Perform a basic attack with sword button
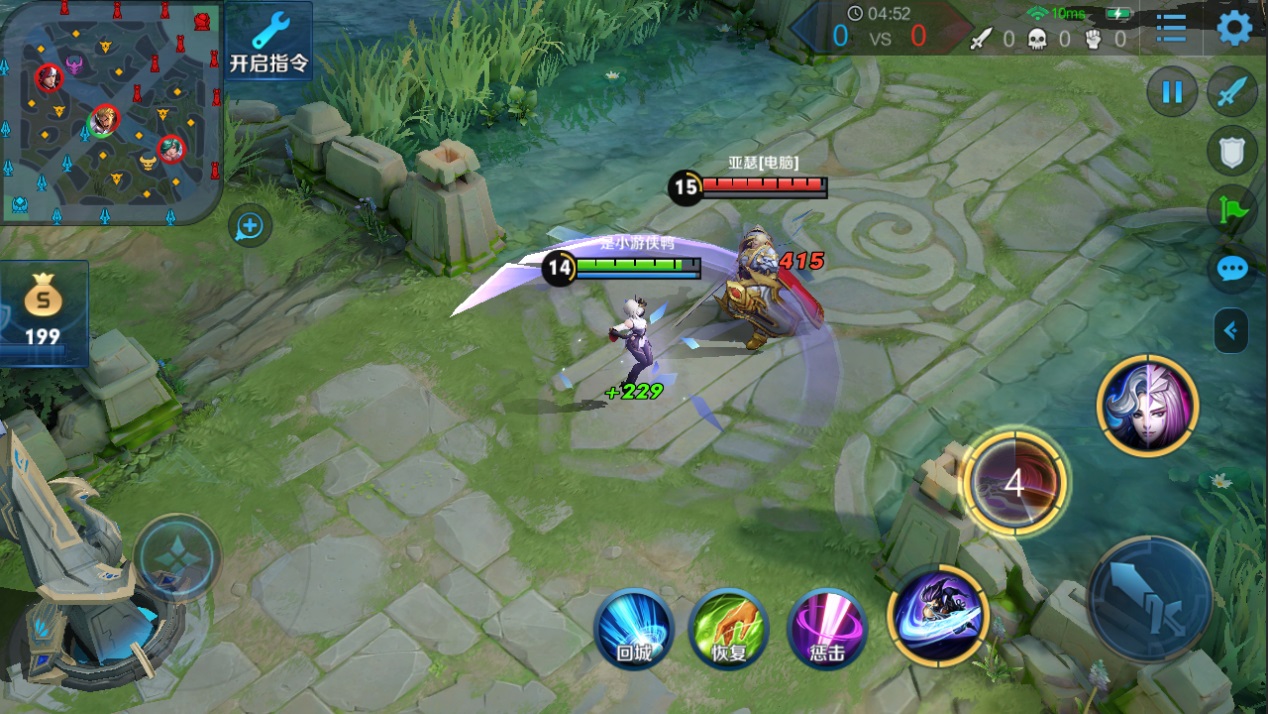The height and width of the screenshot is (714, 1268). (x=1149, y=598)
